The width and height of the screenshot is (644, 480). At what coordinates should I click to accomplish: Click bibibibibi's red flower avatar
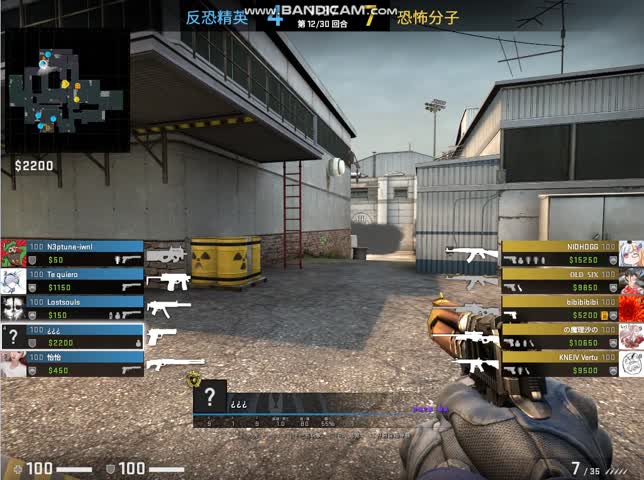coord(631,308)
